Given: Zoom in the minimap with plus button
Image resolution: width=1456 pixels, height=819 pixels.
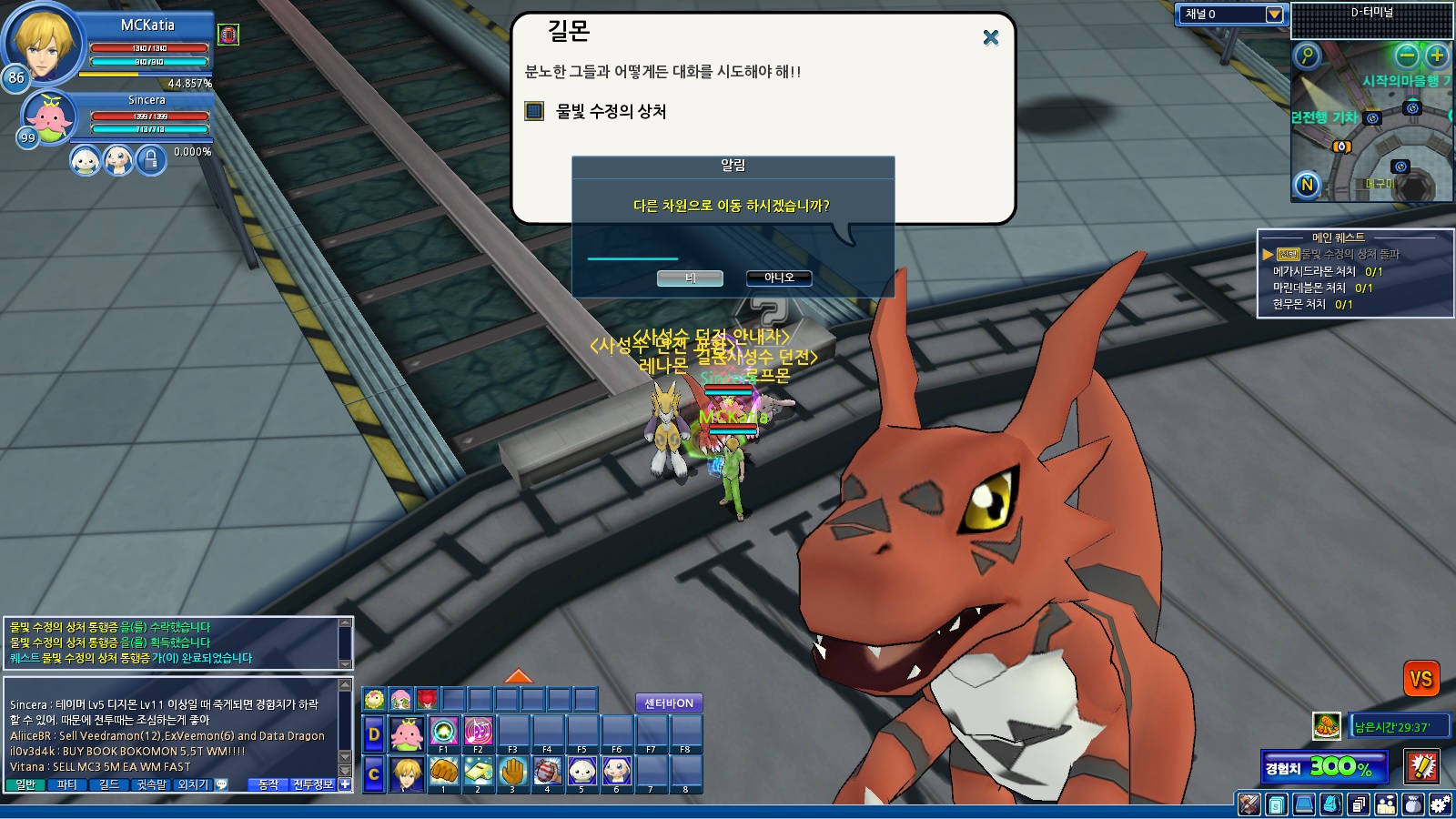Looking at the screenshot, I should tap(1437, 56).
